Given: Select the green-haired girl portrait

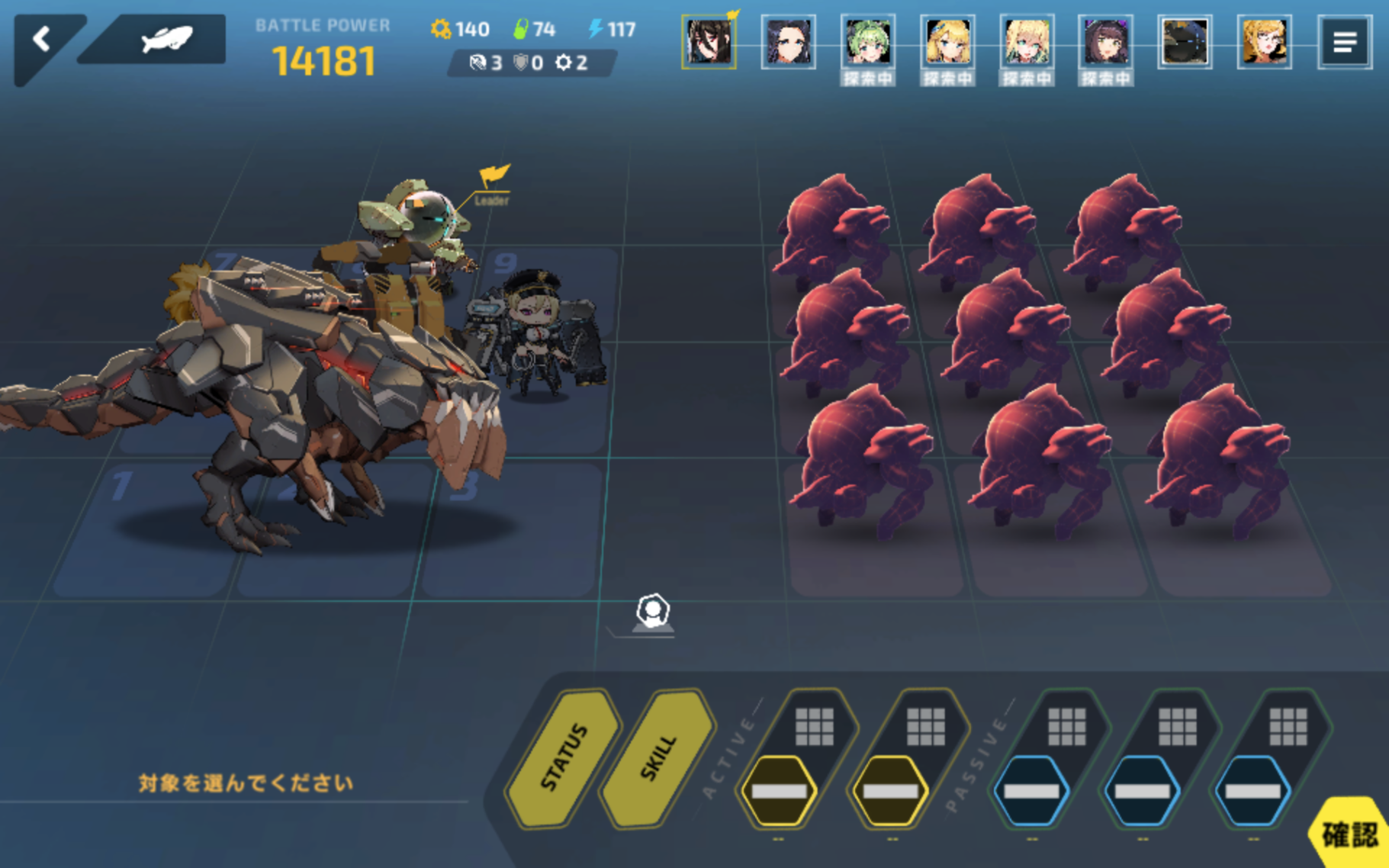Looking at the screenshot, I should pos(867,42).
